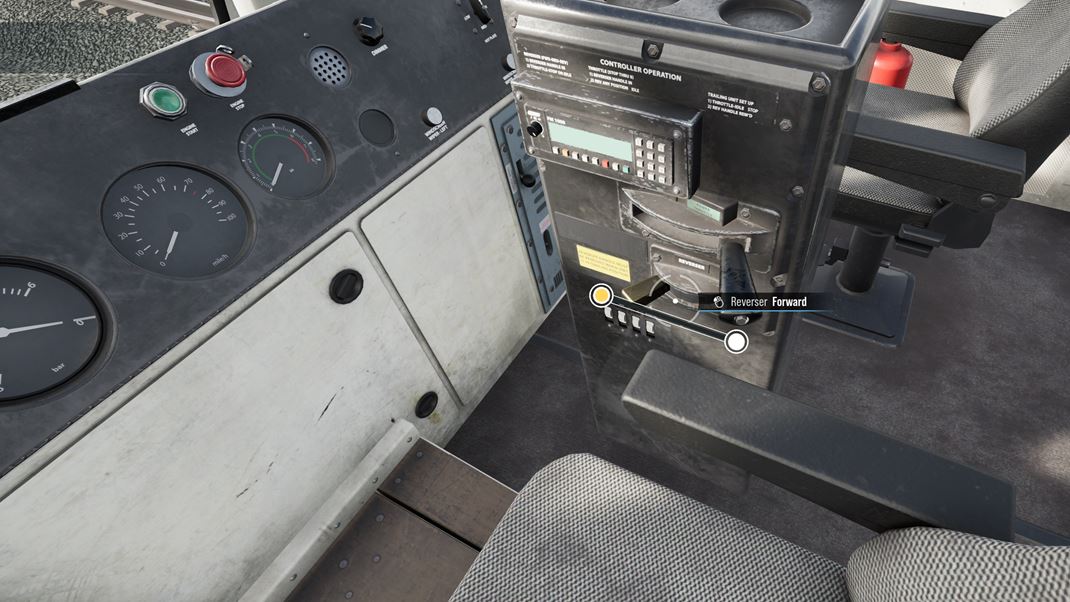This screenshot has height=602, width=1070.
Task: Click the yellow Reverser slider handle
Action: point(601,295)
